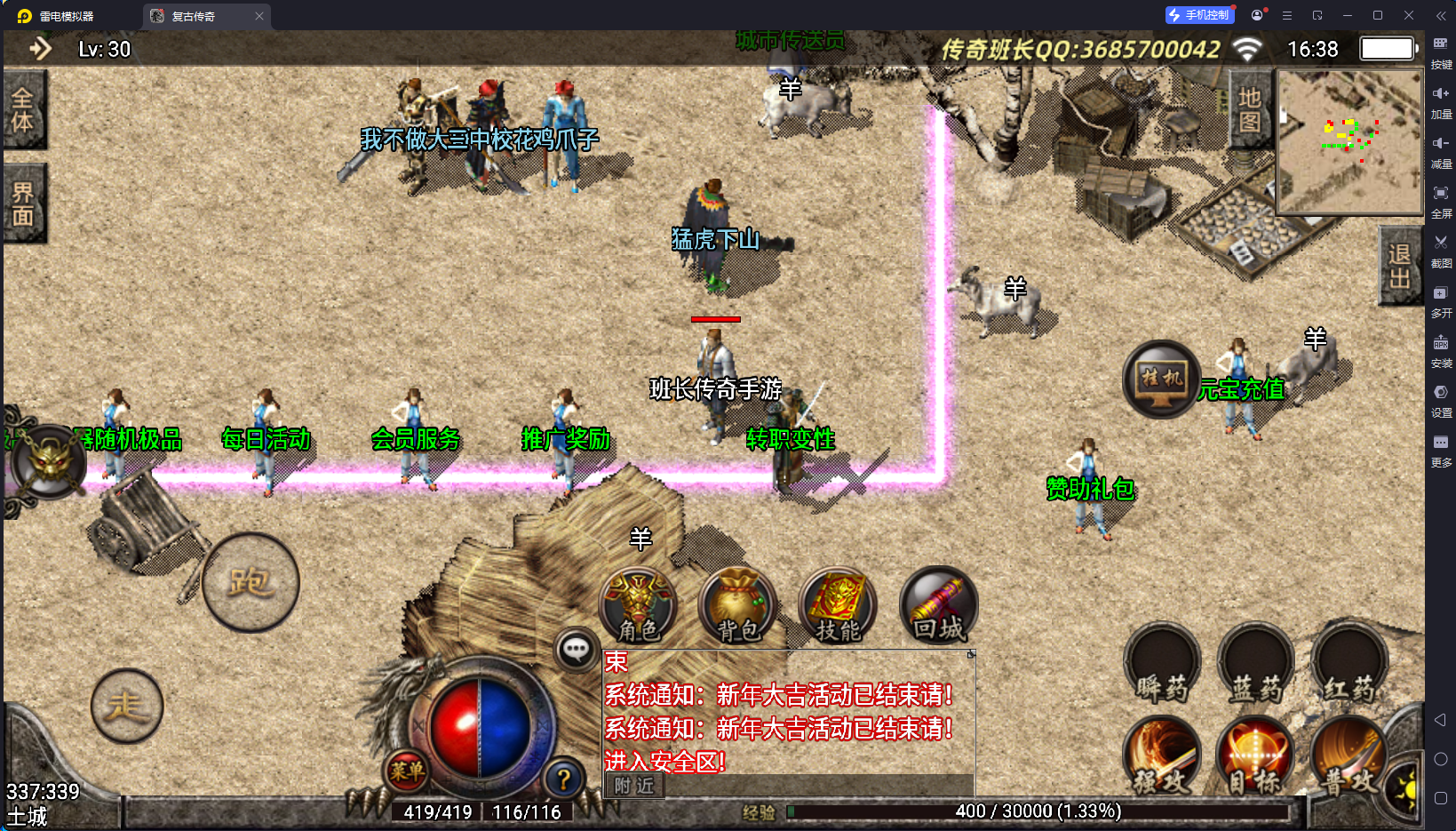Screen dimensions: 1456x831
Task: Use the 红药 health potion slot
Action: (1349, 665)
